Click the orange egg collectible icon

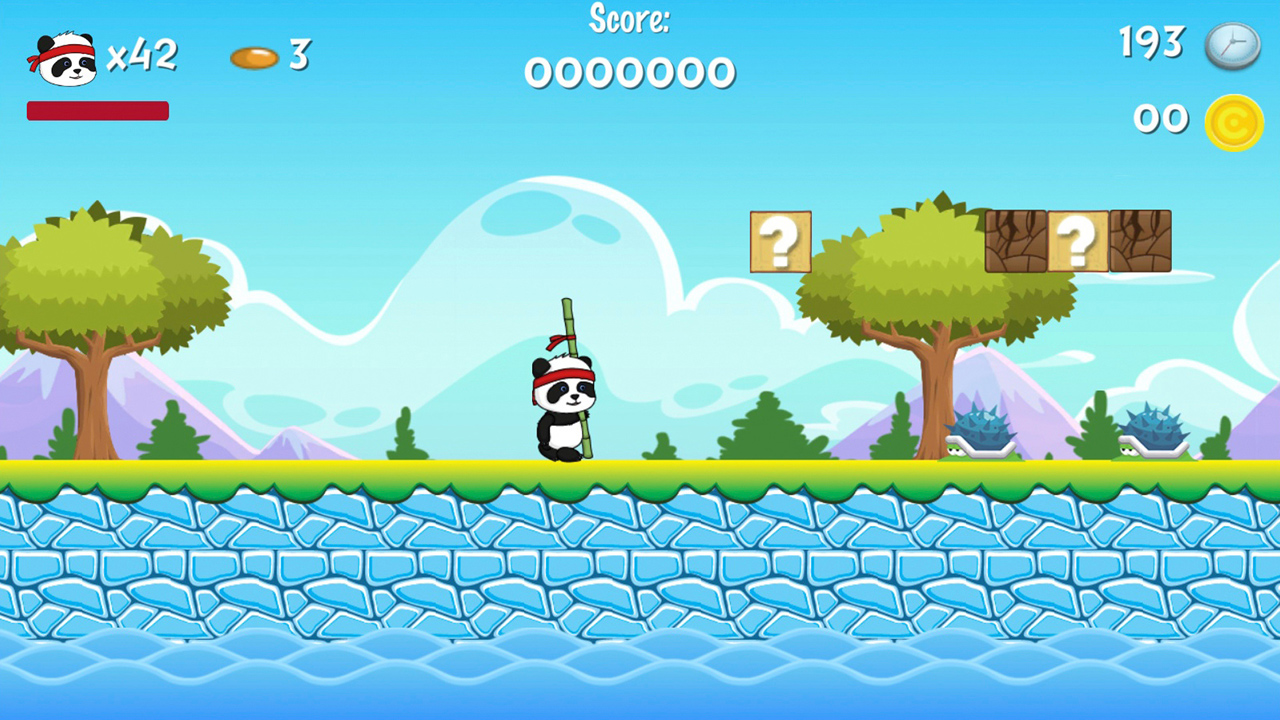click(256, 57)
